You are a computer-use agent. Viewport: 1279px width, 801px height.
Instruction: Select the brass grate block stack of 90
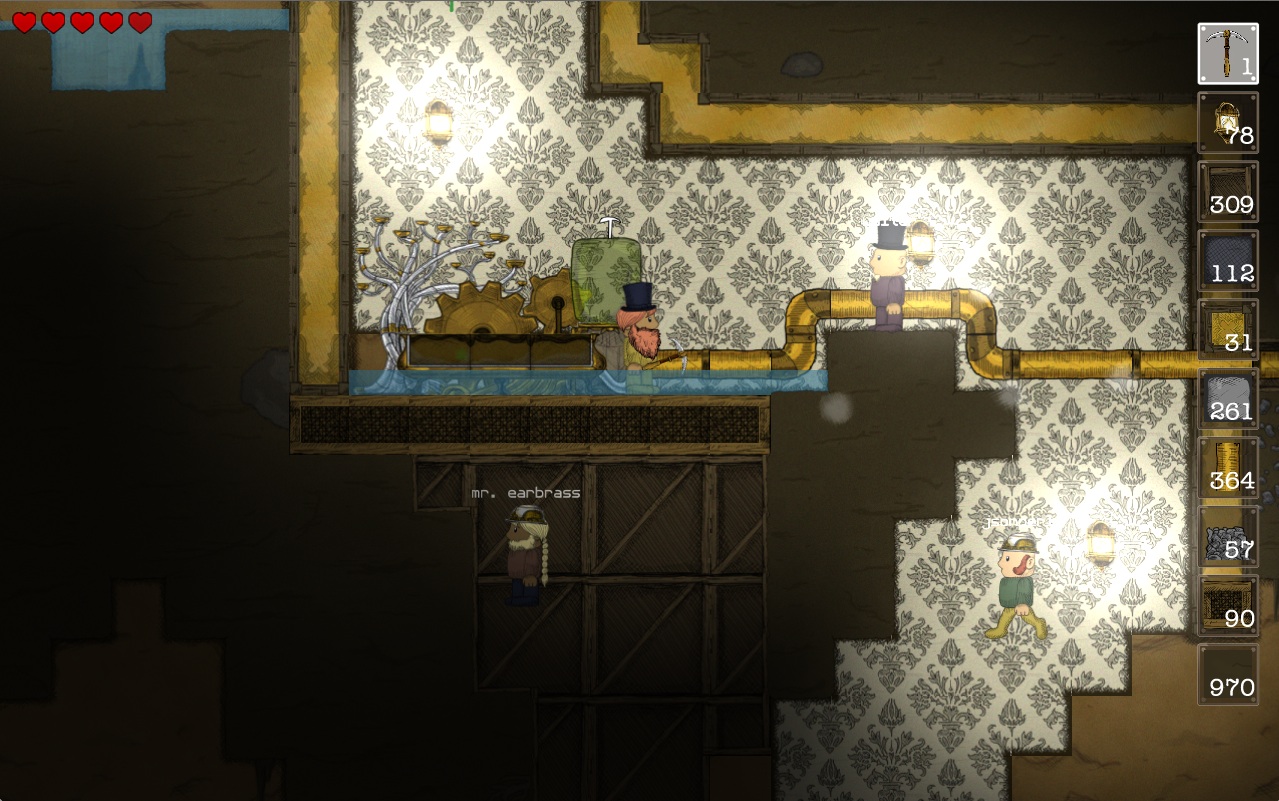[x=1228, y=606]
